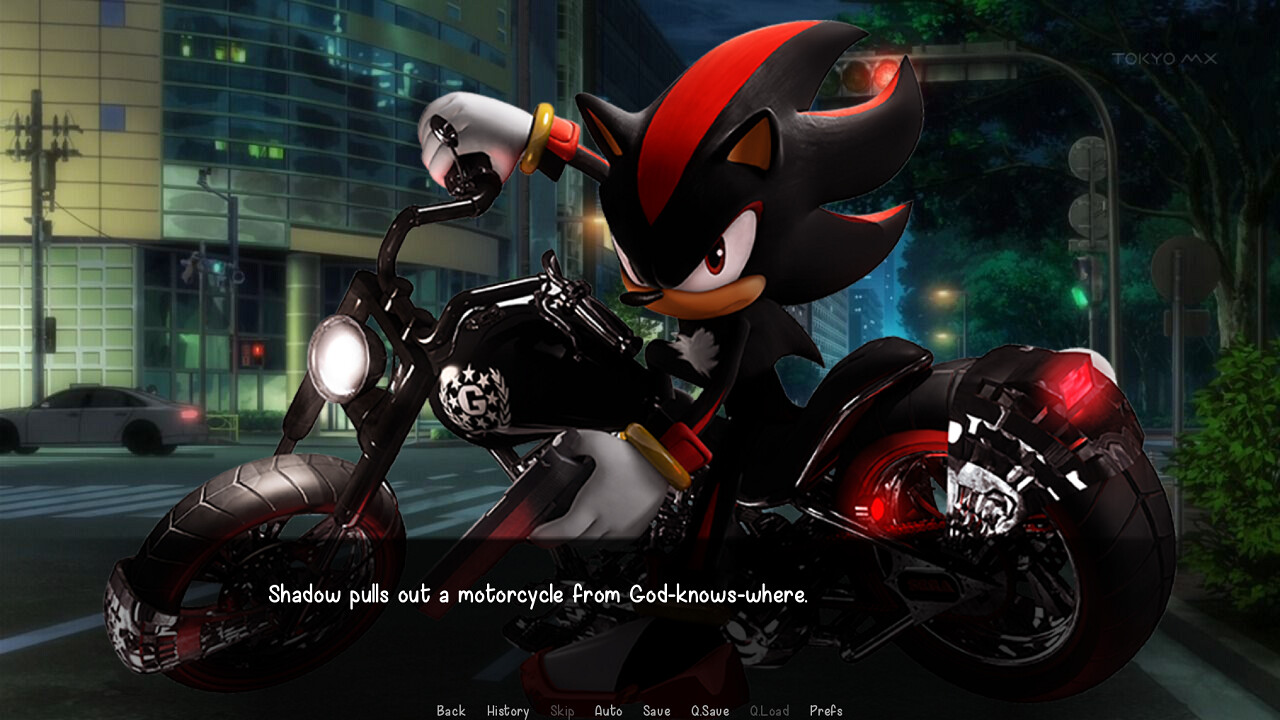This screenshot has width=1280, height=720.
Task: Load the last quick save with Q.Load
Action: coord(769,710)
